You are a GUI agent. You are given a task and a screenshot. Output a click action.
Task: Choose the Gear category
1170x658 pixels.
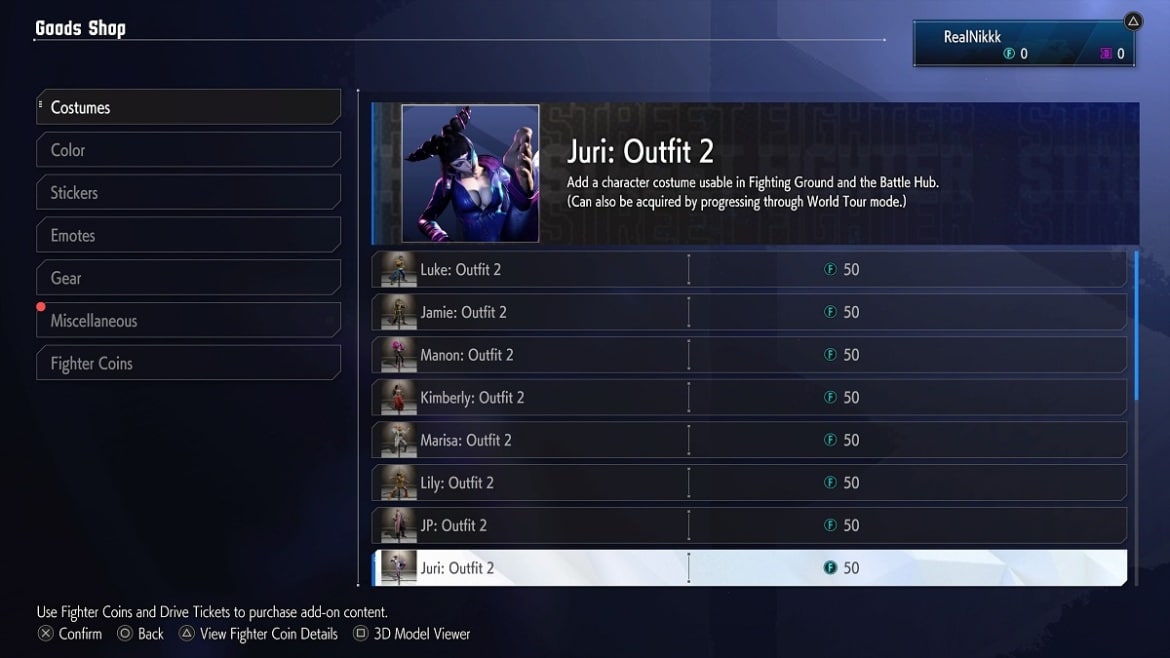(188, 278)
